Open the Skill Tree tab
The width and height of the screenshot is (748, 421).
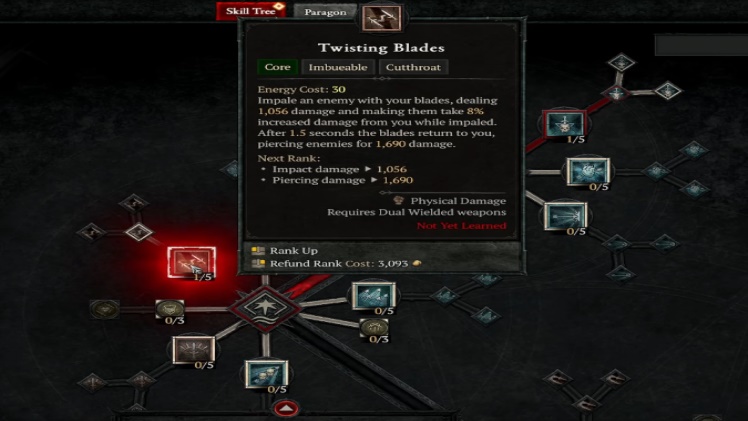pos(251,11)
